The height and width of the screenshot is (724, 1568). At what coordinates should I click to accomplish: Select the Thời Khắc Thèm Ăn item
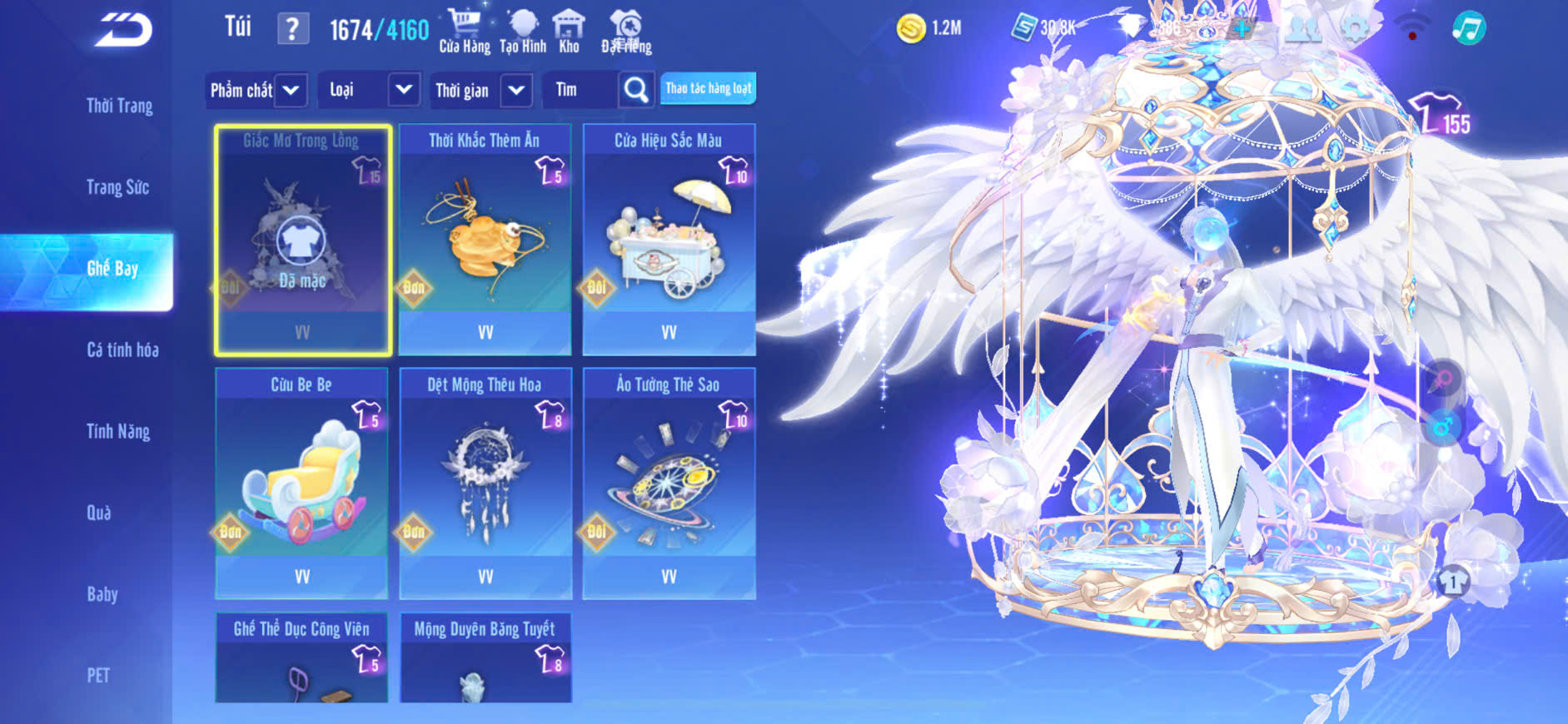pos(485,240)
